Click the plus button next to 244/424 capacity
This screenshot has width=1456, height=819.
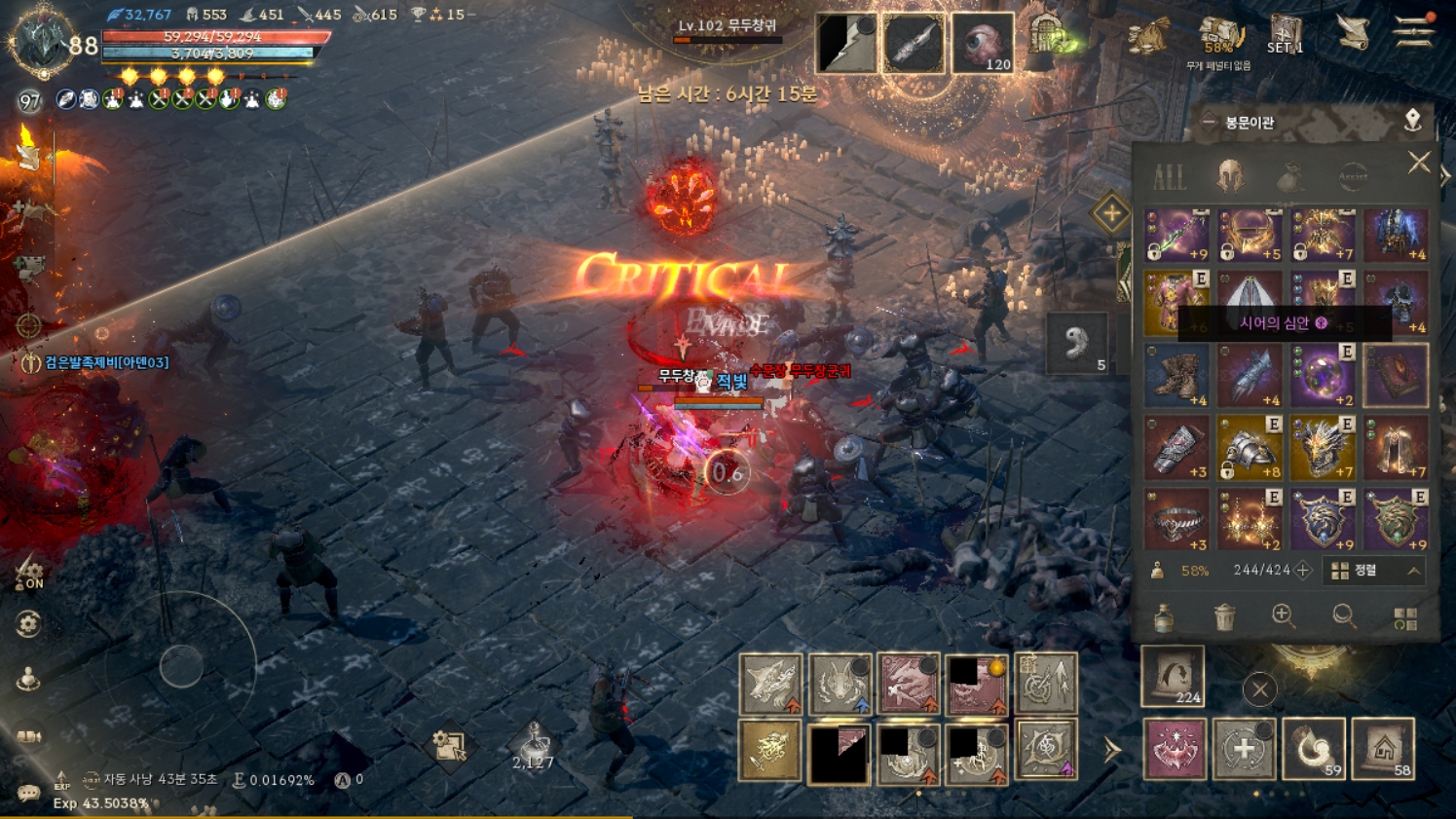tap(1304, 571)
